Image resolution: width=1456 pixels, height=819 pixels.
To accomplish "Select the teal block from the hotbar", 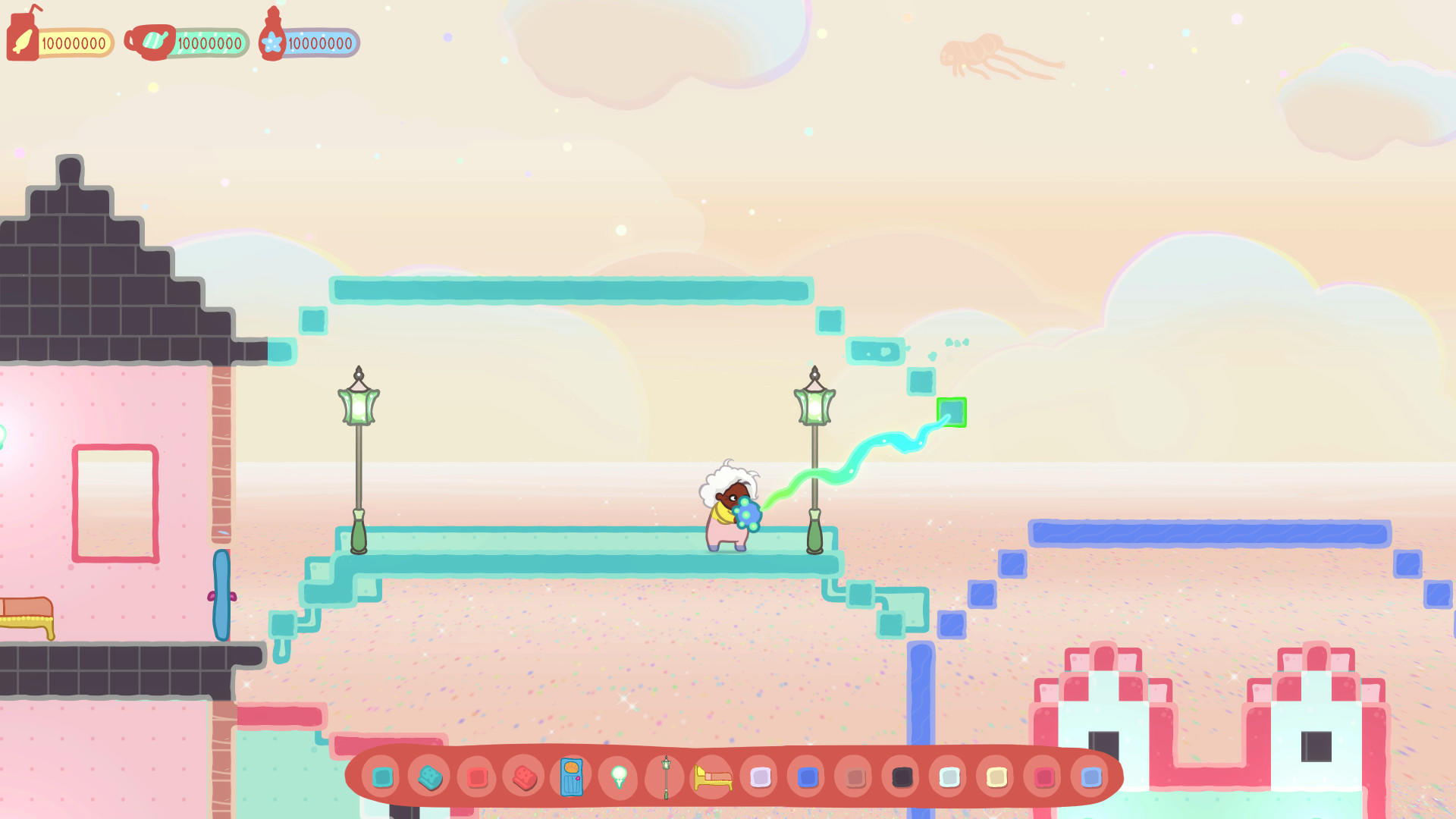I will 381,778.
